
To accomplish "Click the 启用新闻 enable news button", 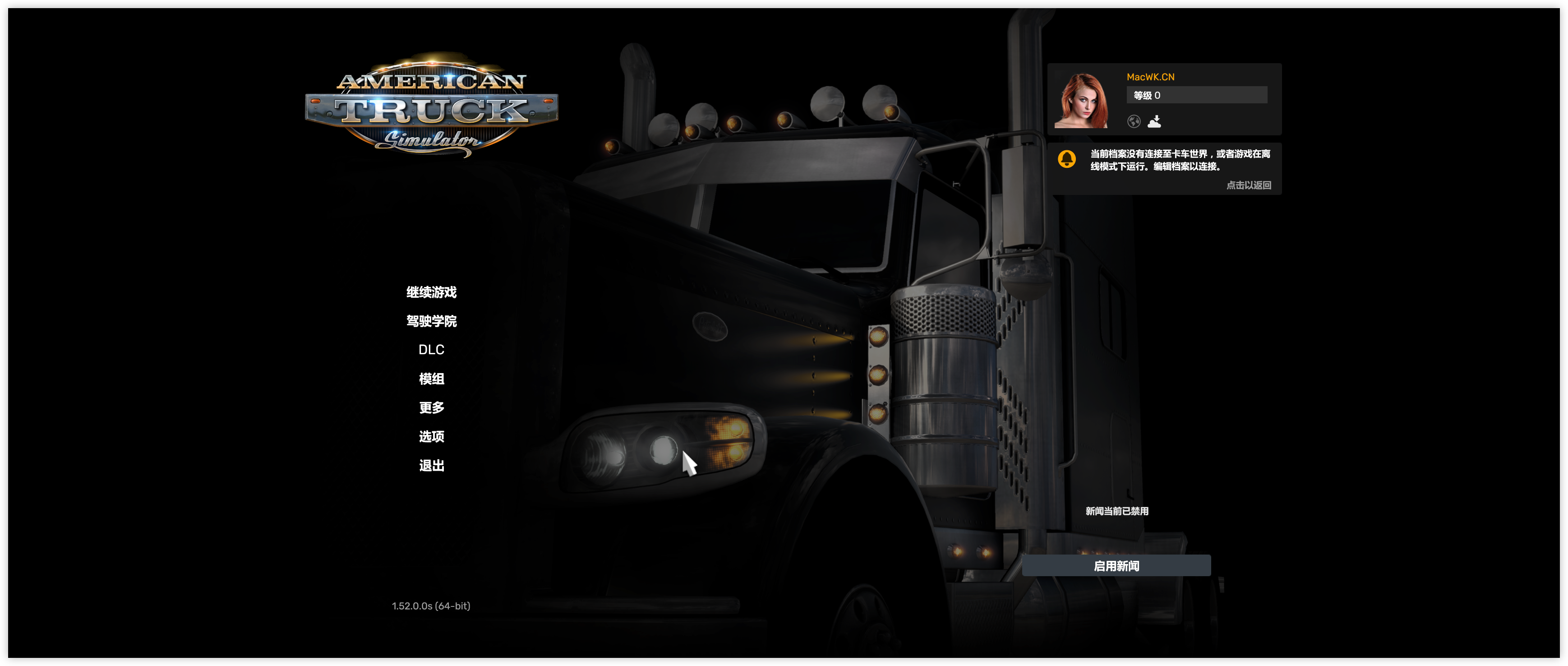I will (x=1116, y=565).
